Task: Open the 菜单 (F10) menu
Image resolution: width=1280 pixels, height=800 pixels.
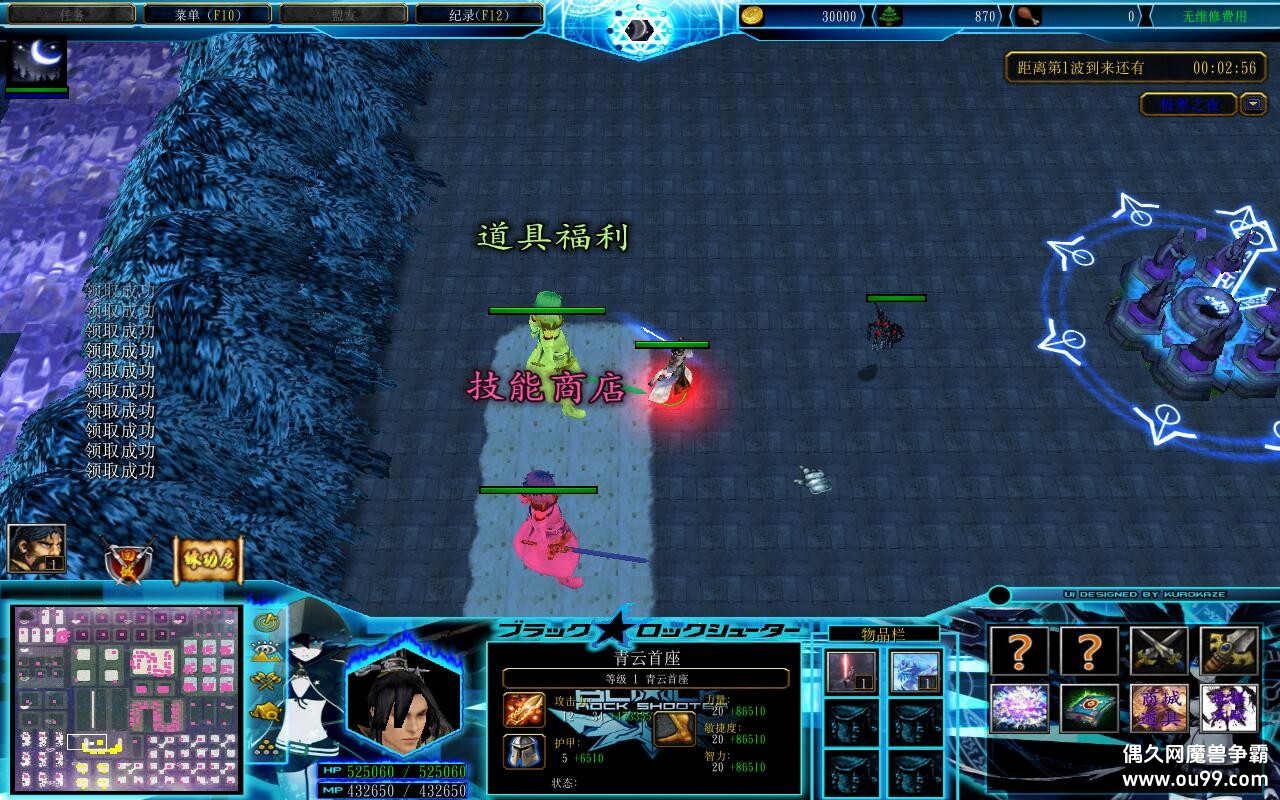Action: [x=207, y=15]
